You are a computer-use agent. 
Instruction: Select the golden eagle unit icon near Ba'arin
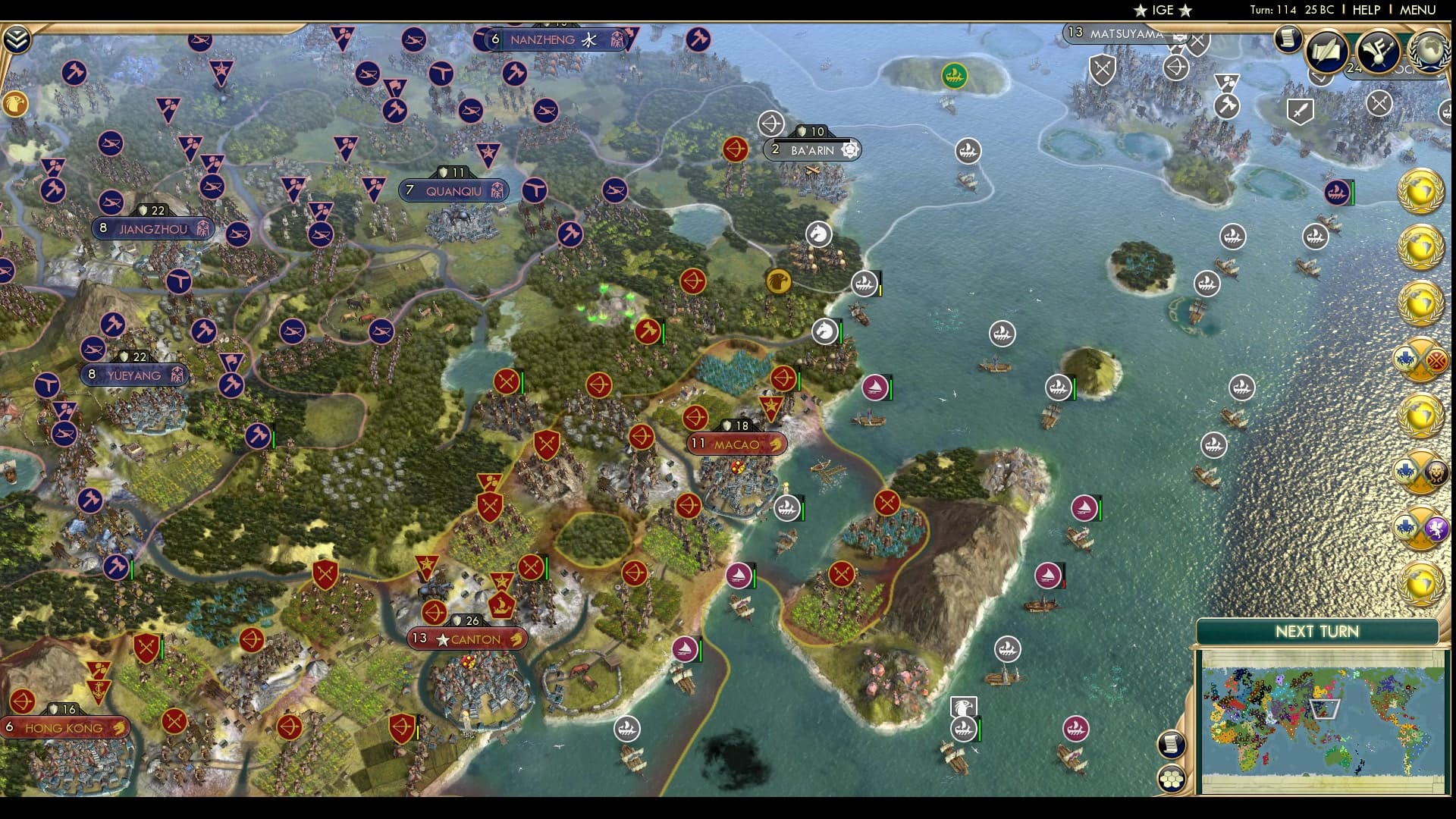[779, 281]
